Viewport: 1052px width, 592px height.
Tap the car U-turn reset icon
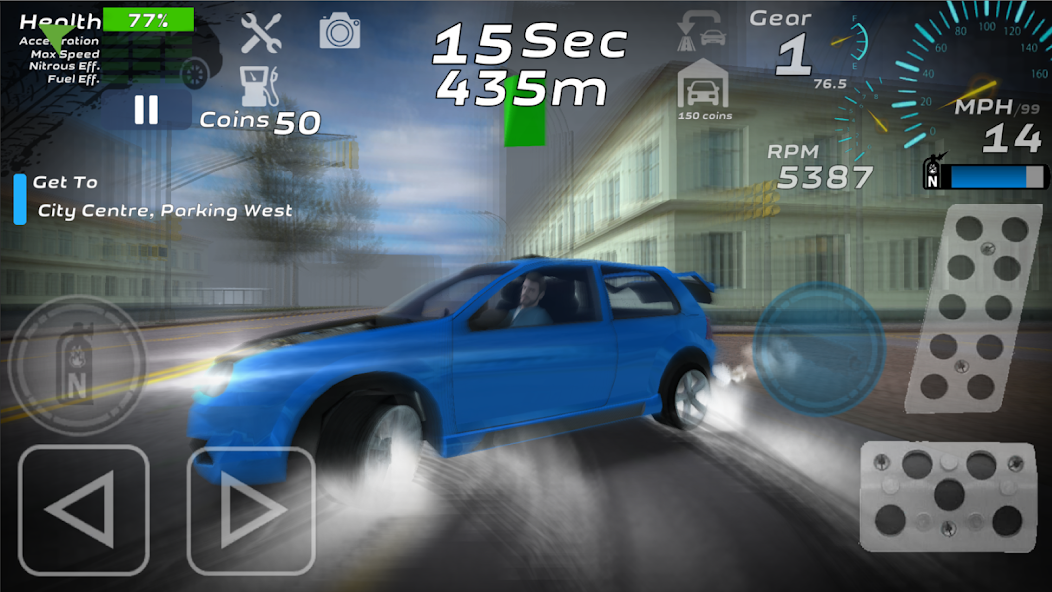[x=700, y=30]
